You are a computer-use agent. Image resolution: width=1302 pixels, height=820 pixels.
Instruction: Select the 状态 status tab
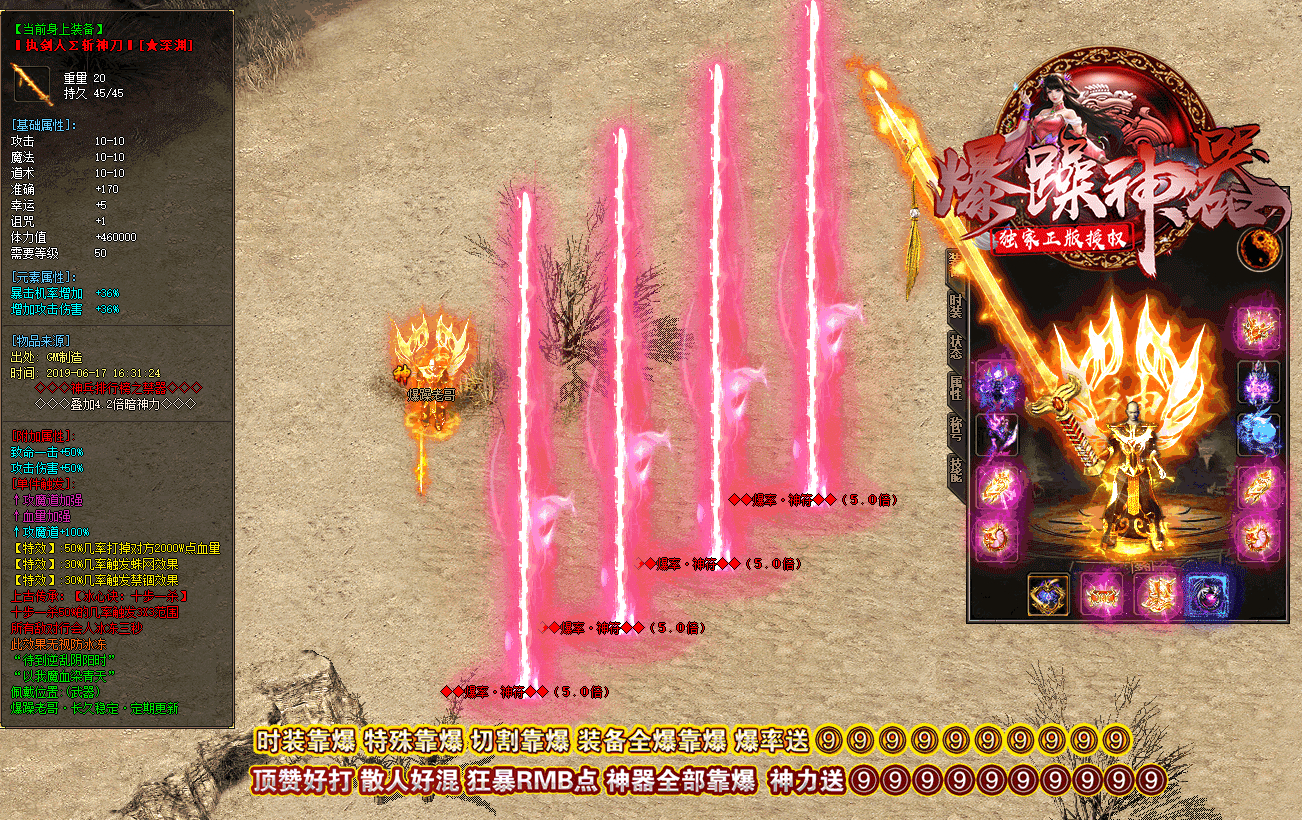[956, 347]
